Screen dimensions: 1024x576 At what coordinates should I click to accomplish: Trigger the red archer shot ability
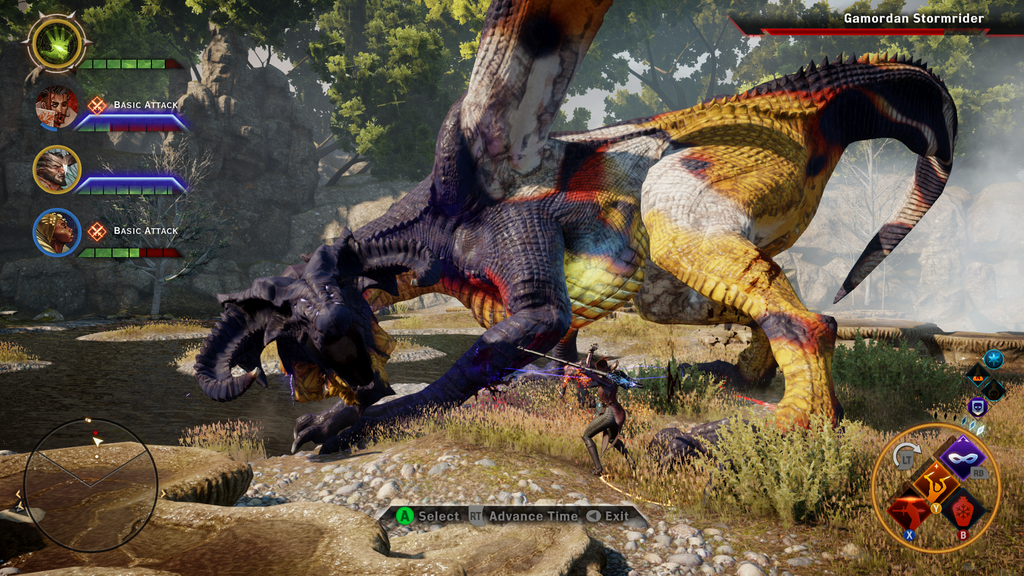click(x=906, y=510)
